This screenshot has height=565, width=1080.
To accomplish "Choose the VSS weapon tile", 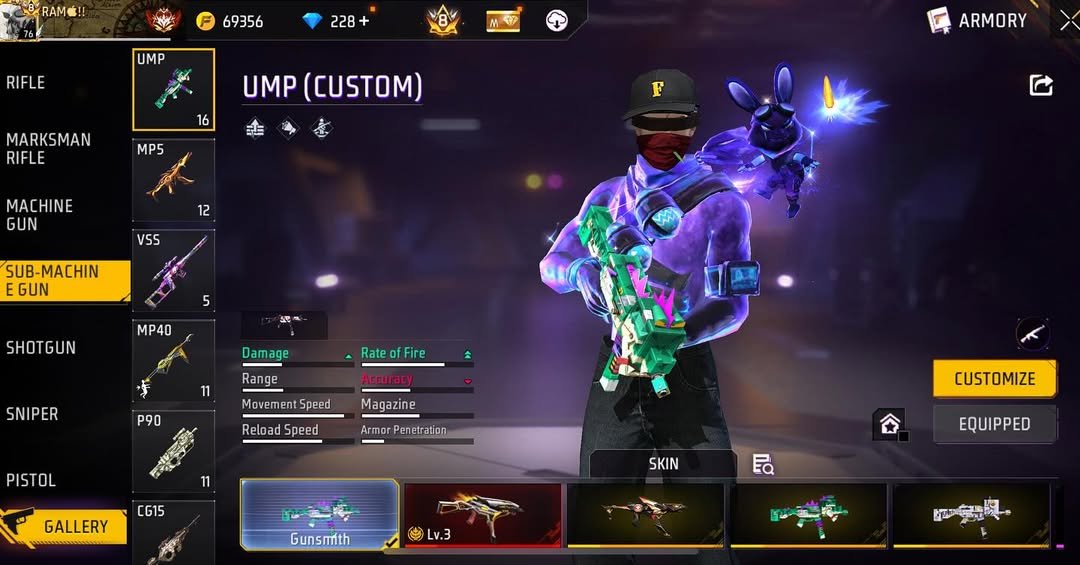I will 173,270.
